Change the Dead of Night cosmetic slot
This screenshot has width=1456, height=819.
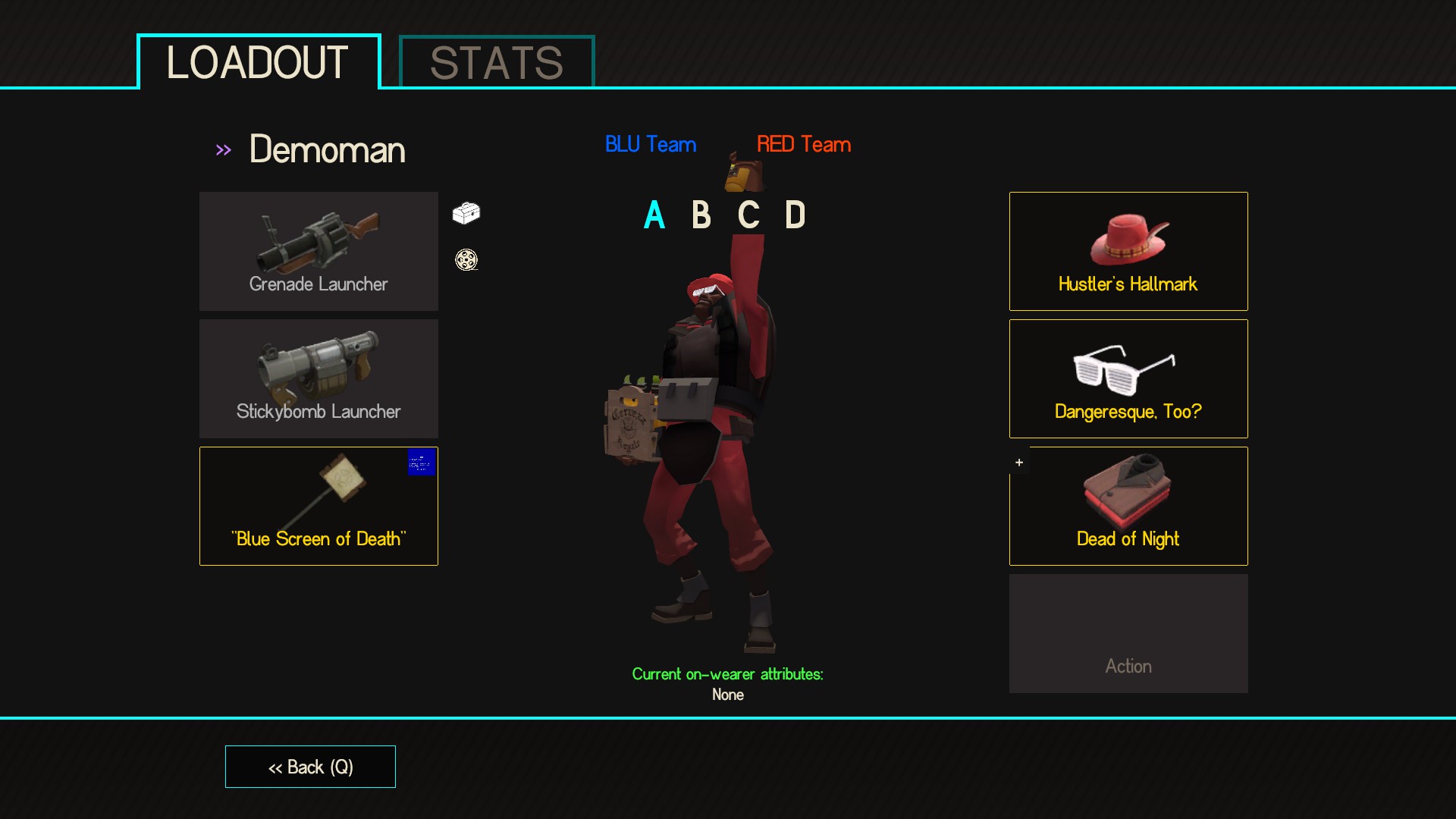tap(1128, 506)
